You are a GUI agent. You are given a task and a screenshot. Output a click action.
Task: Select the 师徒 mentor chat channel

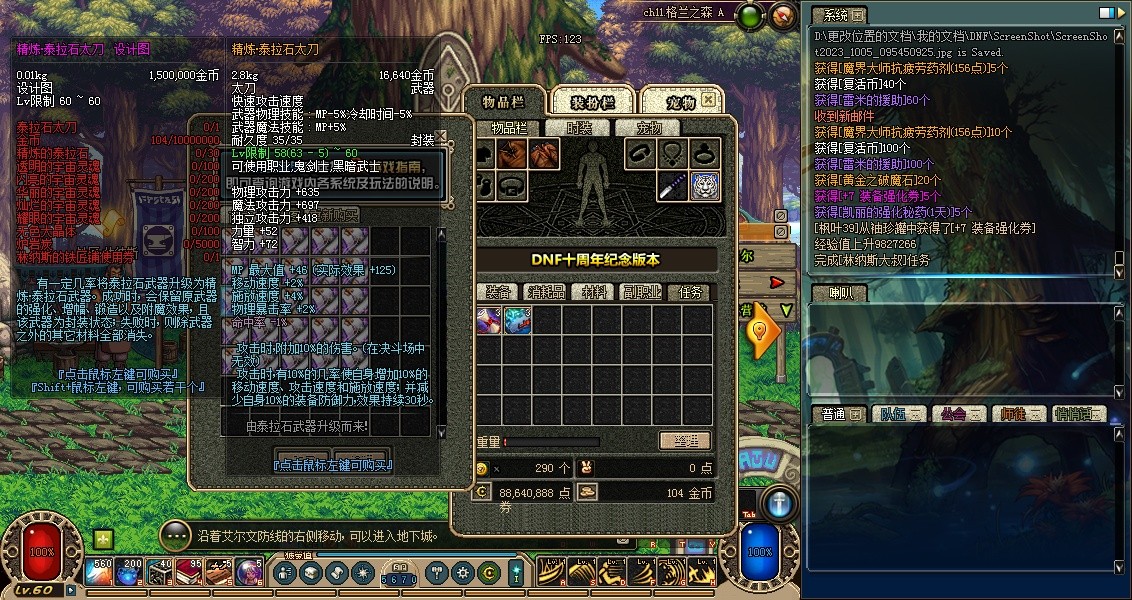1014,414
